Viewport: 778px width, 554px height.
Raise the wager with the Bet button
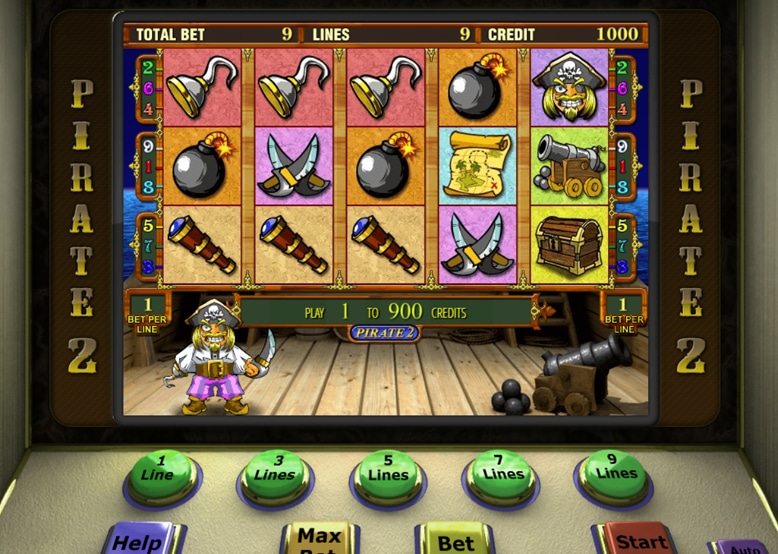456,541
